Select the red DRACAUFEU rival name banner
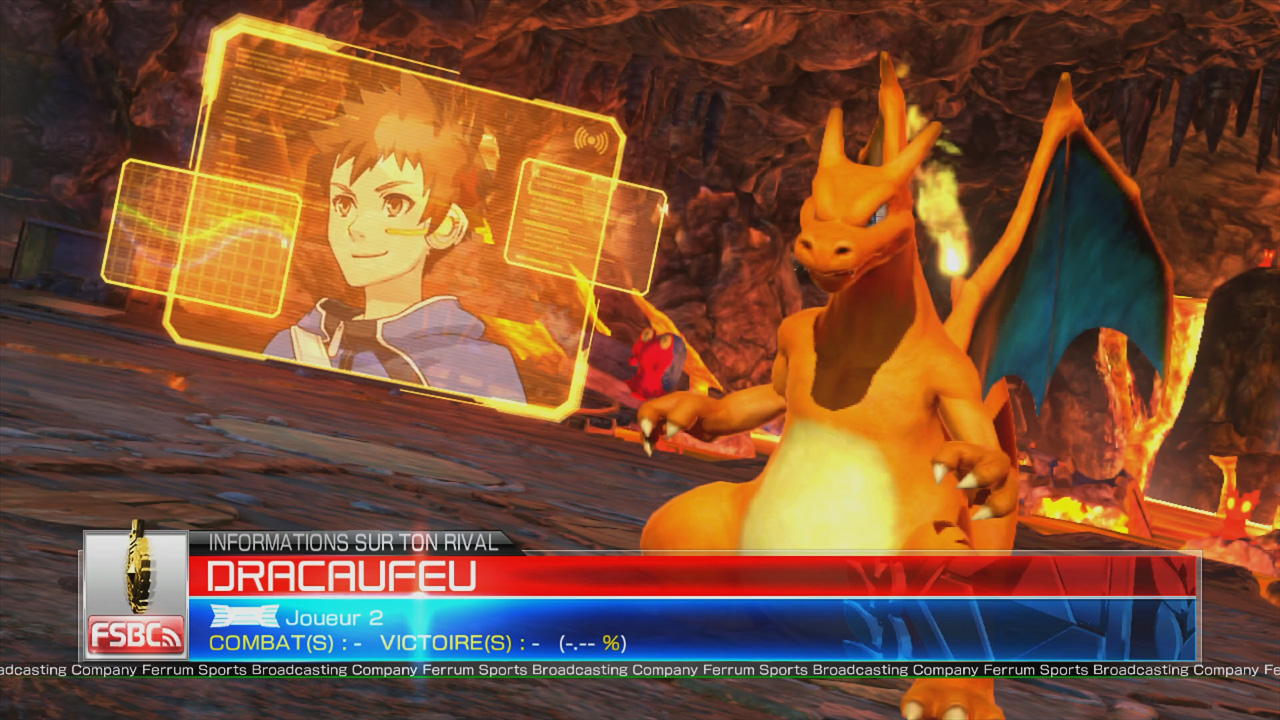The width and height of the screenshot is (1280, 720). tap(692, 577)
